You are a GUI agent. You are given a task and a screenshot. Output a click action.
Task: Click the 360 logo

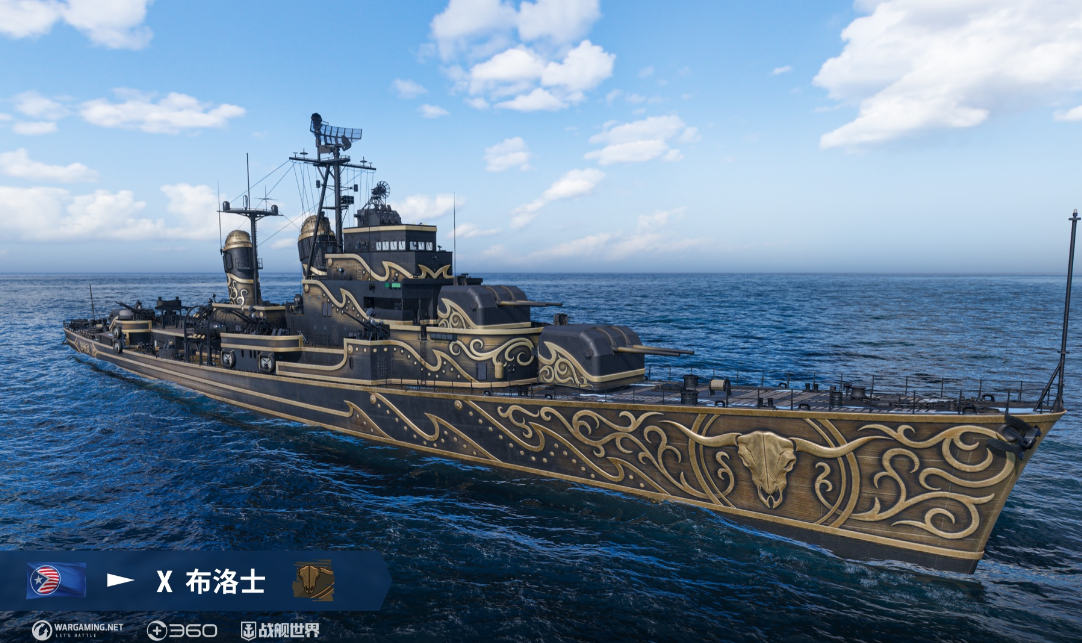click(x=181, y=630)
